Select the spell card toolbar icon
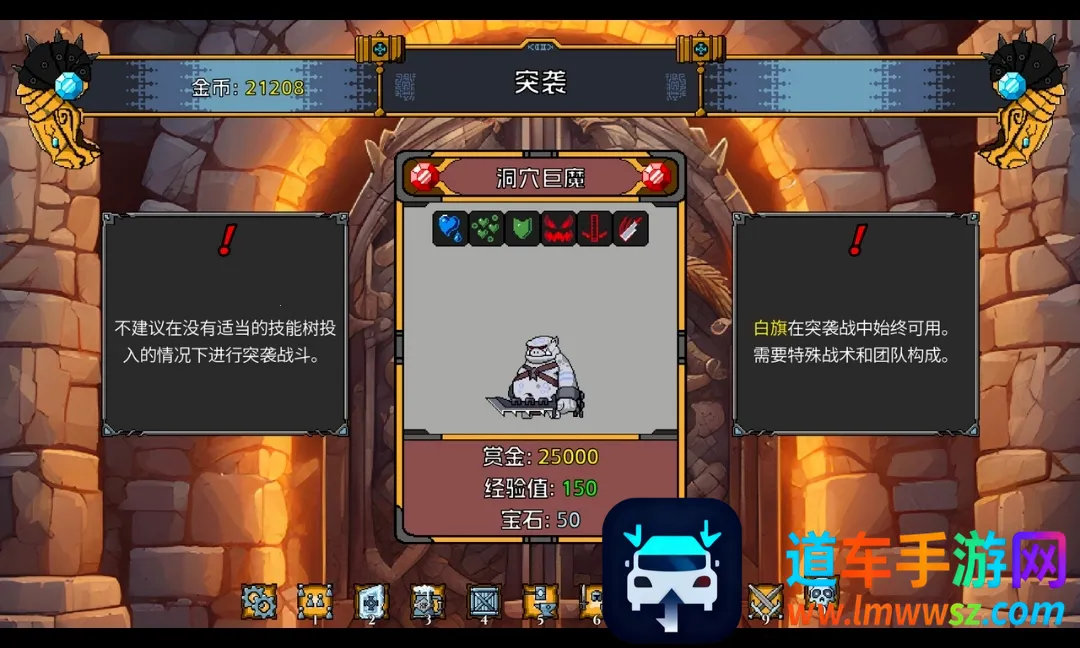The image size is (1080, 648). (x=371, y=602)
